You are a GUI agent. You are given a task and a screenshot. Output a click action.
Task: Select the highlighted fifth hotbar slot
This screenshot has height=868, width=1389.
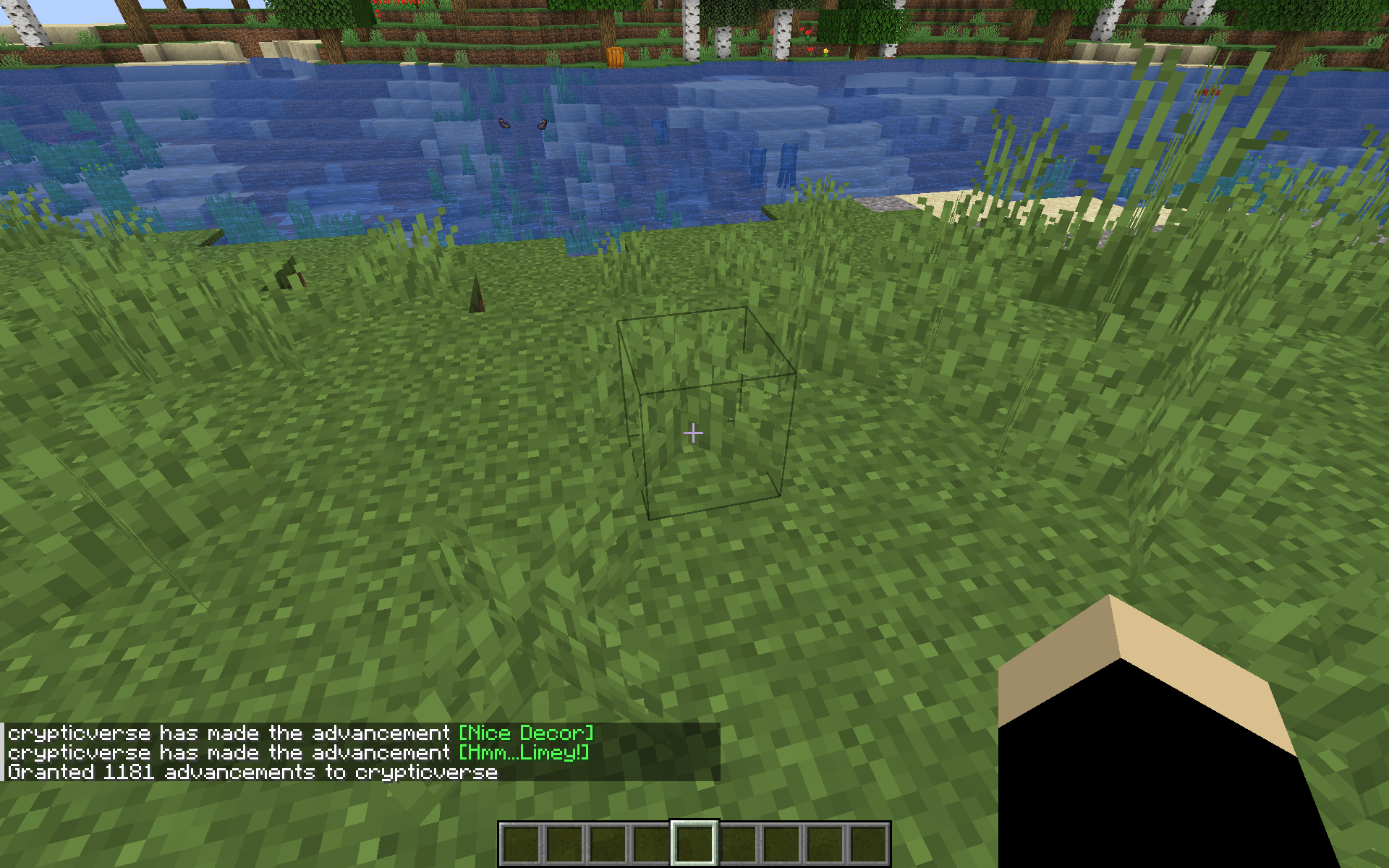tap(694, 843)
